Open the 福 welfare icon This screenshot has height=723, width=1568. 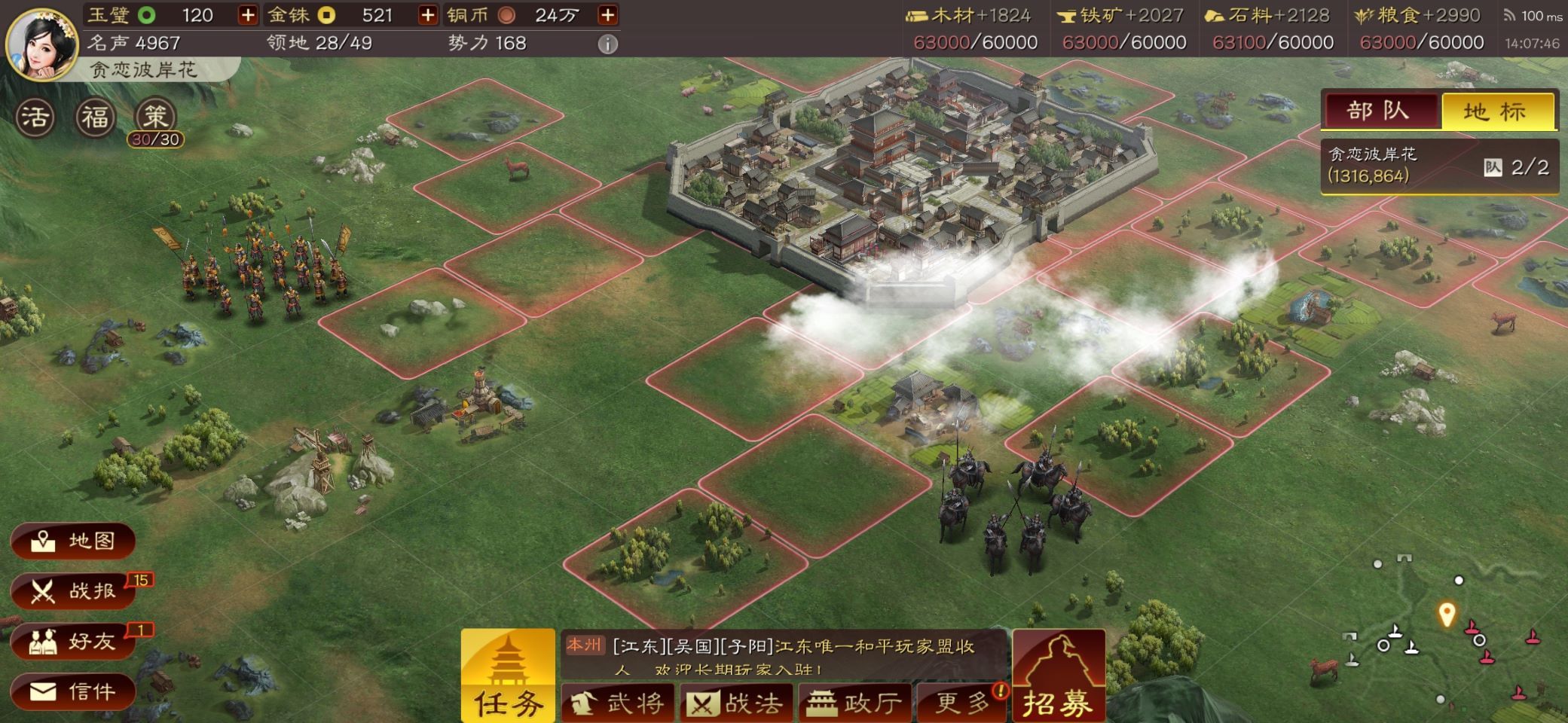point(96,117)
